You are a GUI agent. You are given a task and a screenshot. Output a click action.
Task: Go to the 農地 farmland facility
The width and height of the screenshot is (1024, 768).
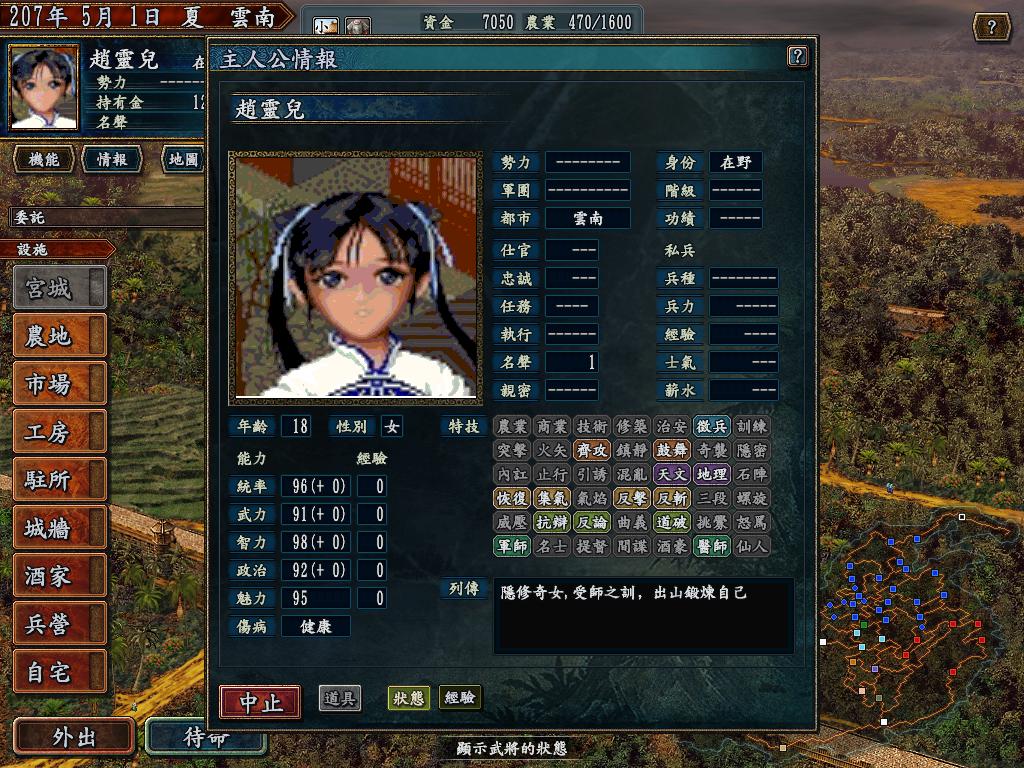pos(59,336)
